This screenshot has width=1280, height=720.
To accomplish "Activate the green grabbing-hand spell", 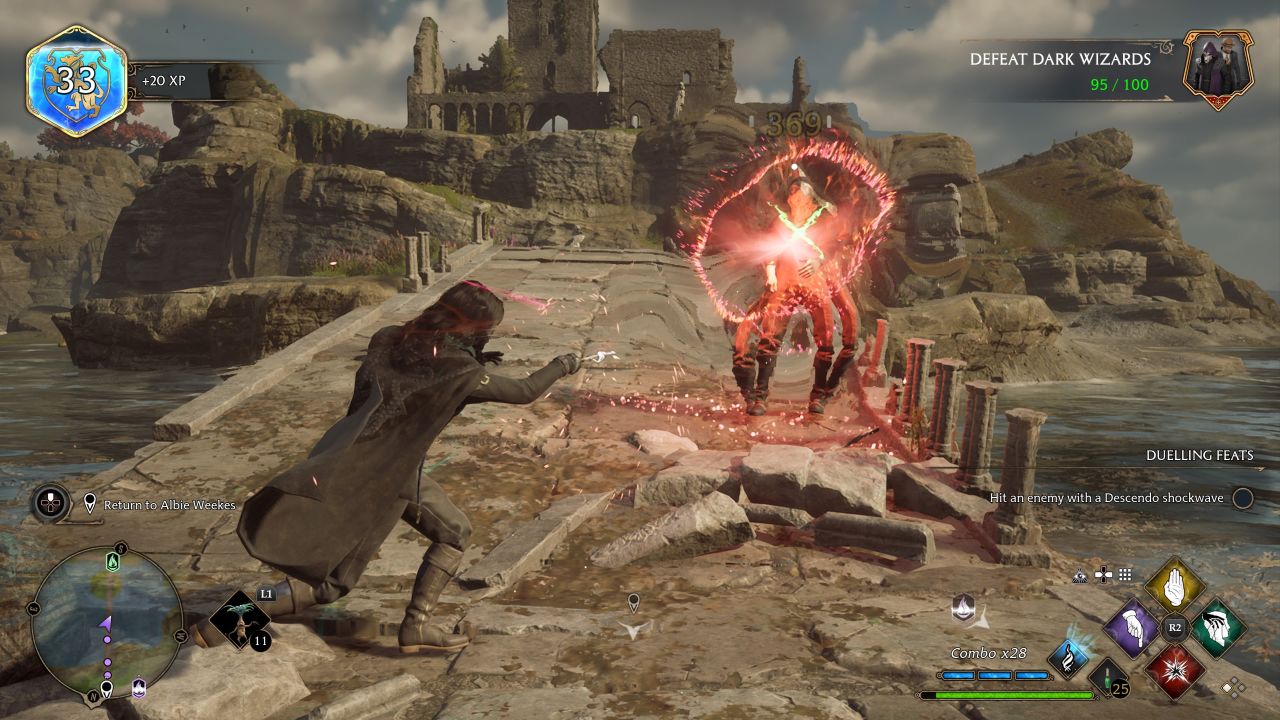I will click(x=1218, y=628).
